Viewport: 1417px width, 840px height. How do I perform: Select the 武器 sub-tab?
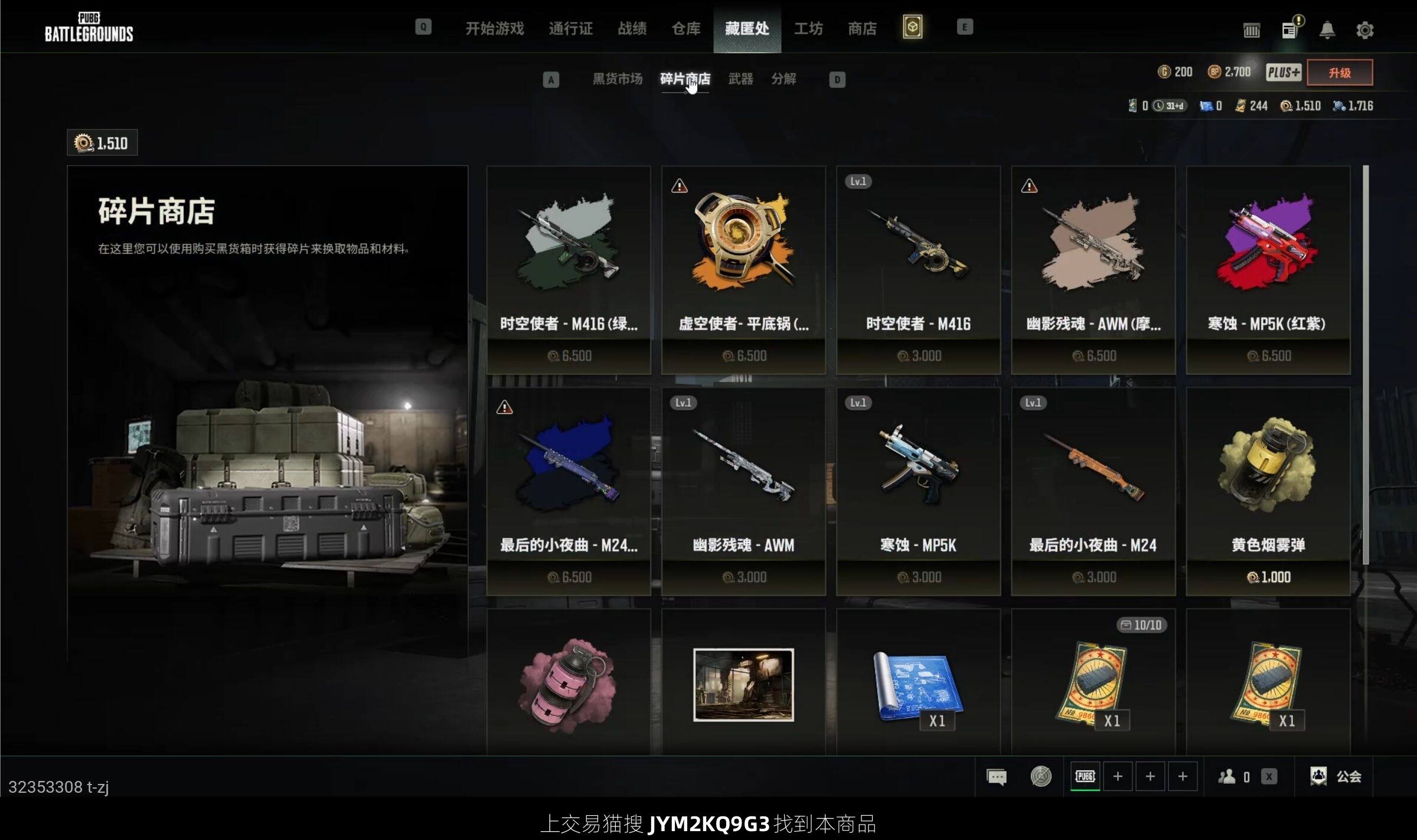[x=740, y=79]
